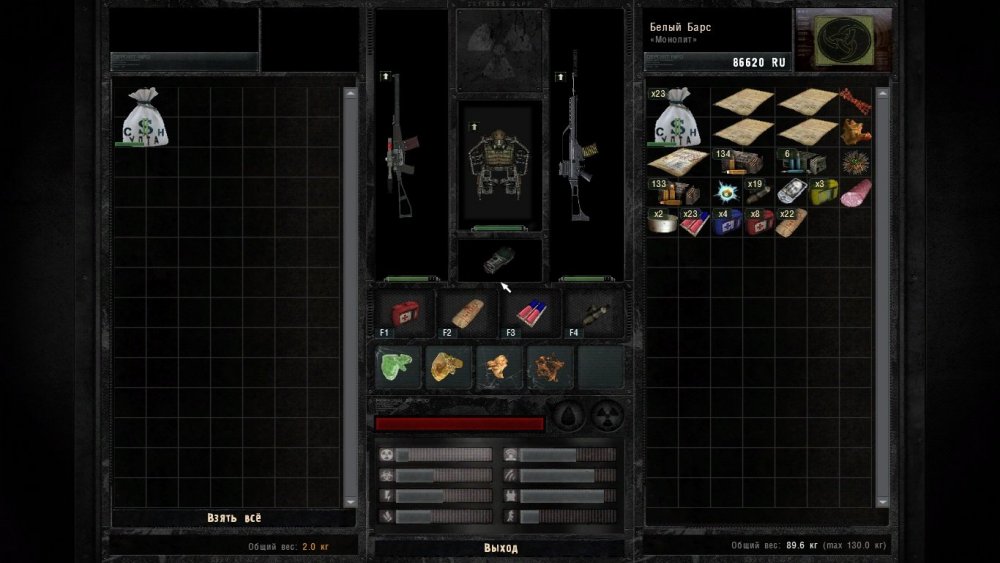
Task: Select the ammo box marked 134
Action: (x=740, y=162)
